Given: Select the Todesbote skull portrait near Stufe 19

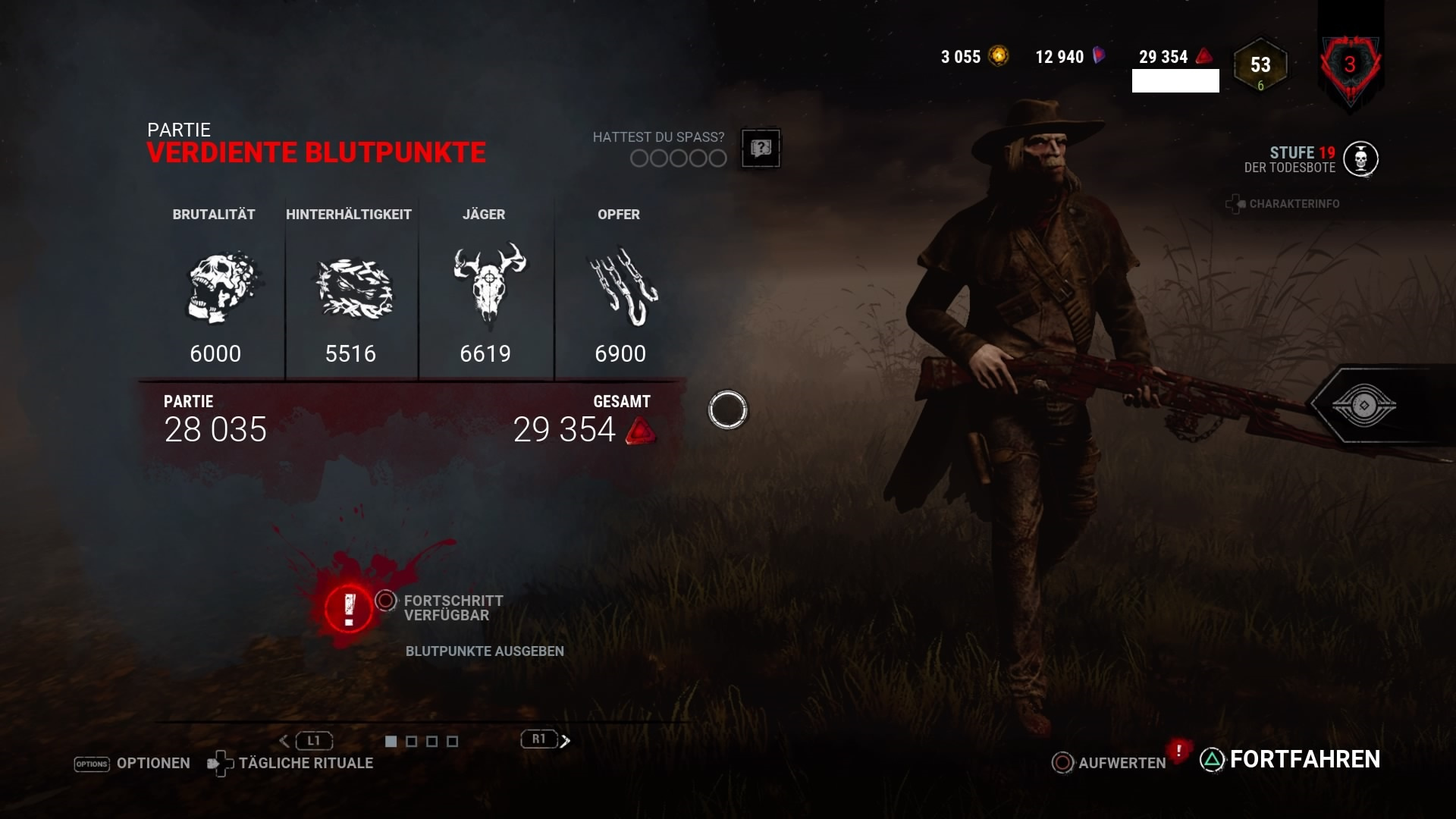Looking at the screenshot, I should (1362, 160).
